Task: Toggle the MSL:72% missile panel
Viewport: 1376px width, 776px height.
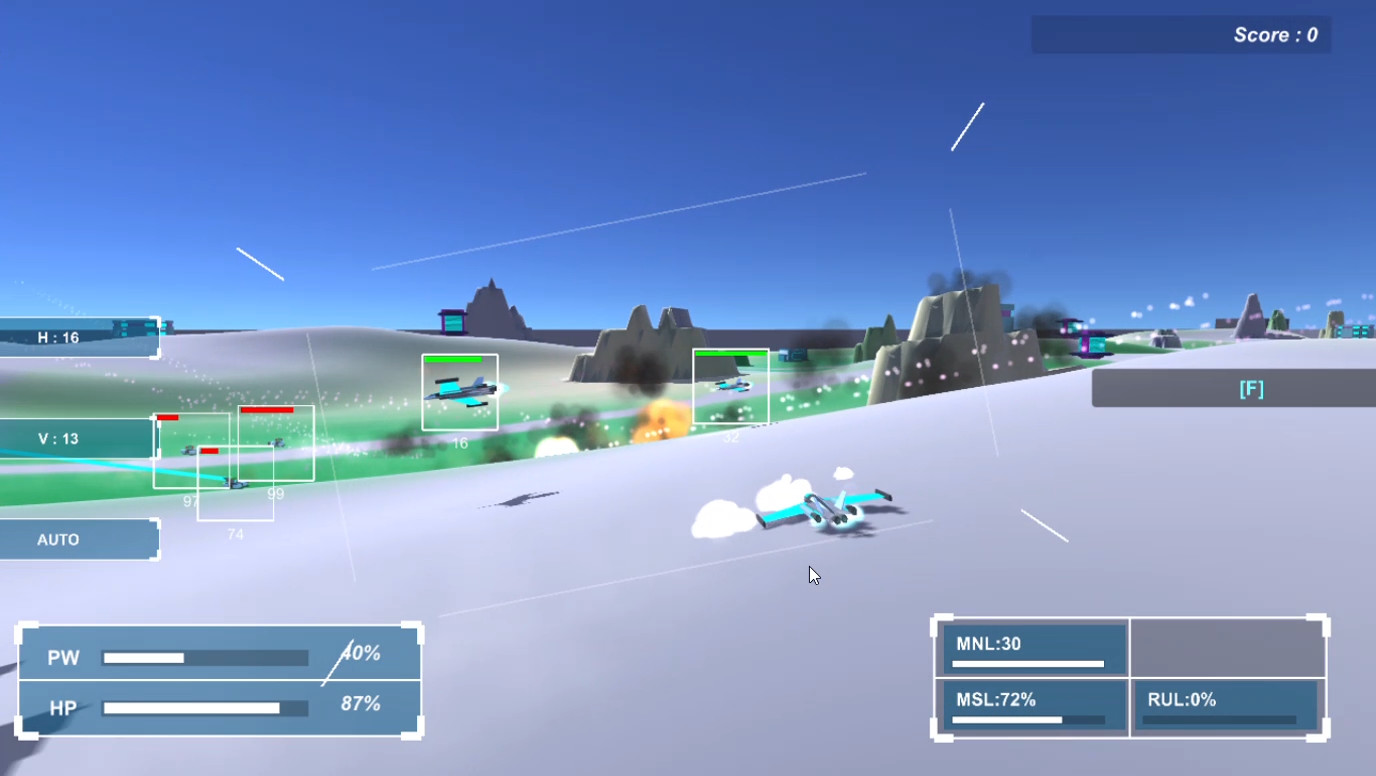Action: coord(1031,707)
